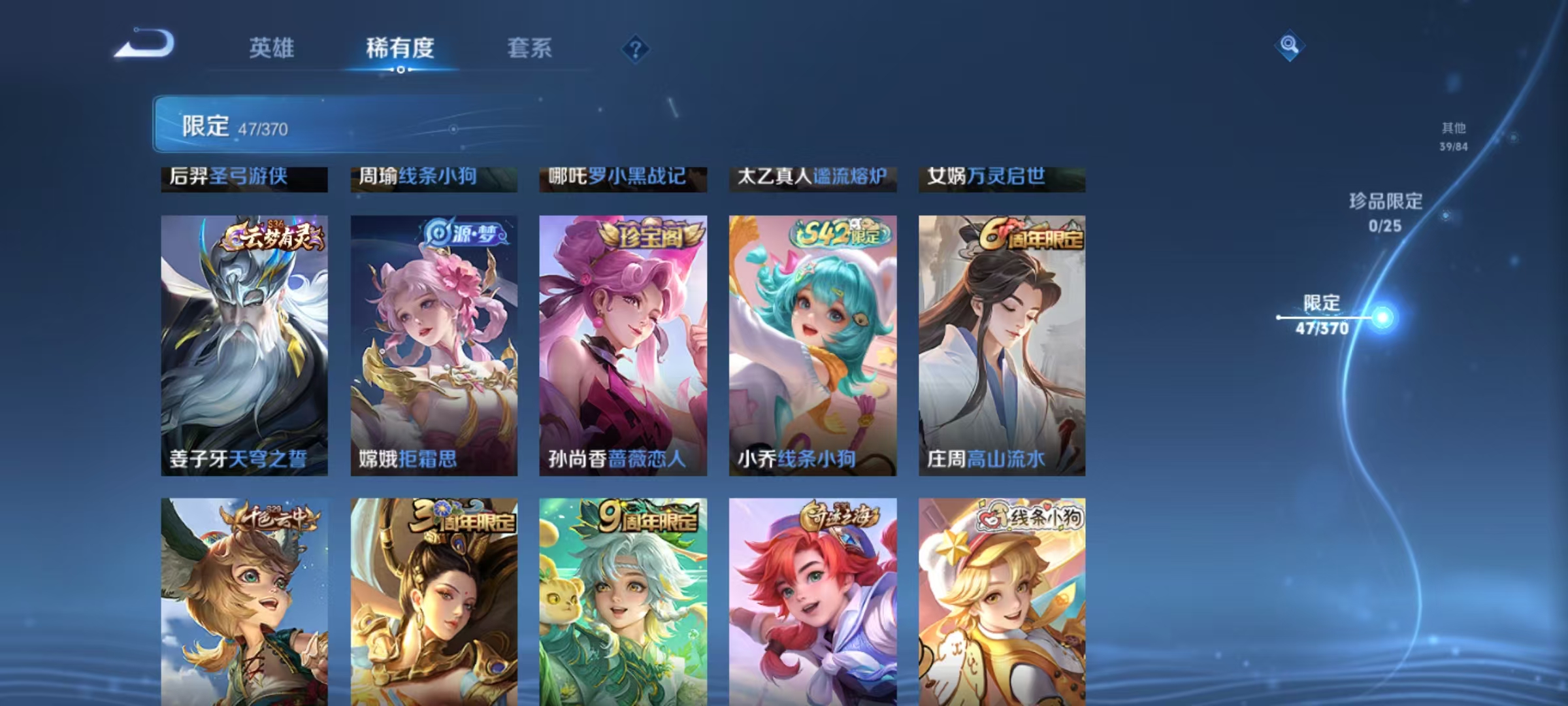Click the search magnifier icon top right
Screen dimensions: 1568x706
point(1288,44)
